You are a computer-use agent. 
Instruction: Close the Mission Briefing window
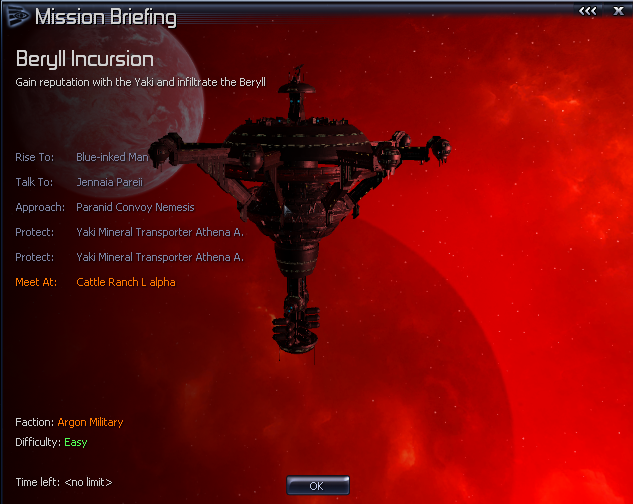[x=618, y=11]
